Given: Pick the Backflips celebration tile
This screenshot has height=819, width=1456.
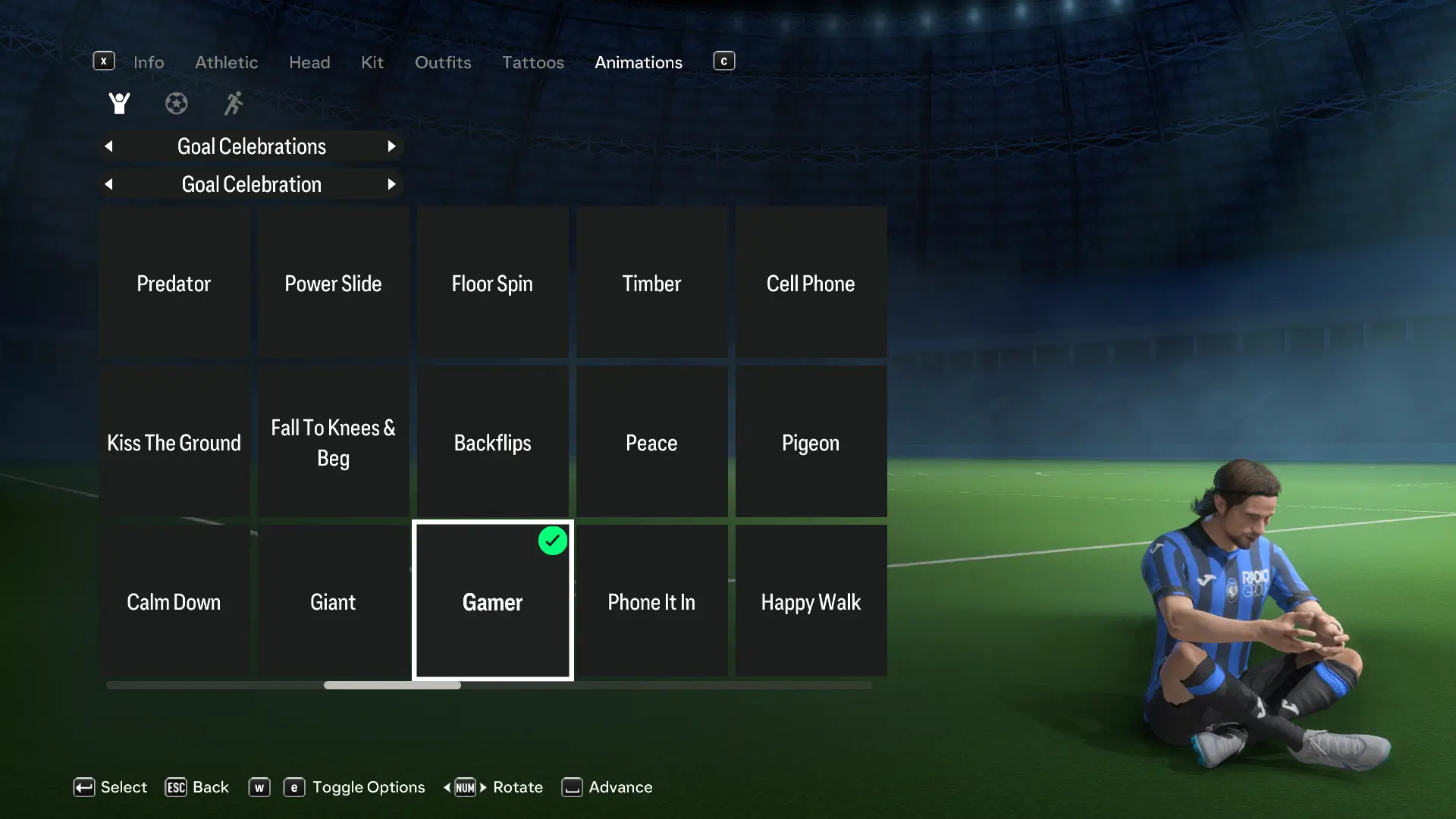Looking at the screenshot, I should [493, 442].
